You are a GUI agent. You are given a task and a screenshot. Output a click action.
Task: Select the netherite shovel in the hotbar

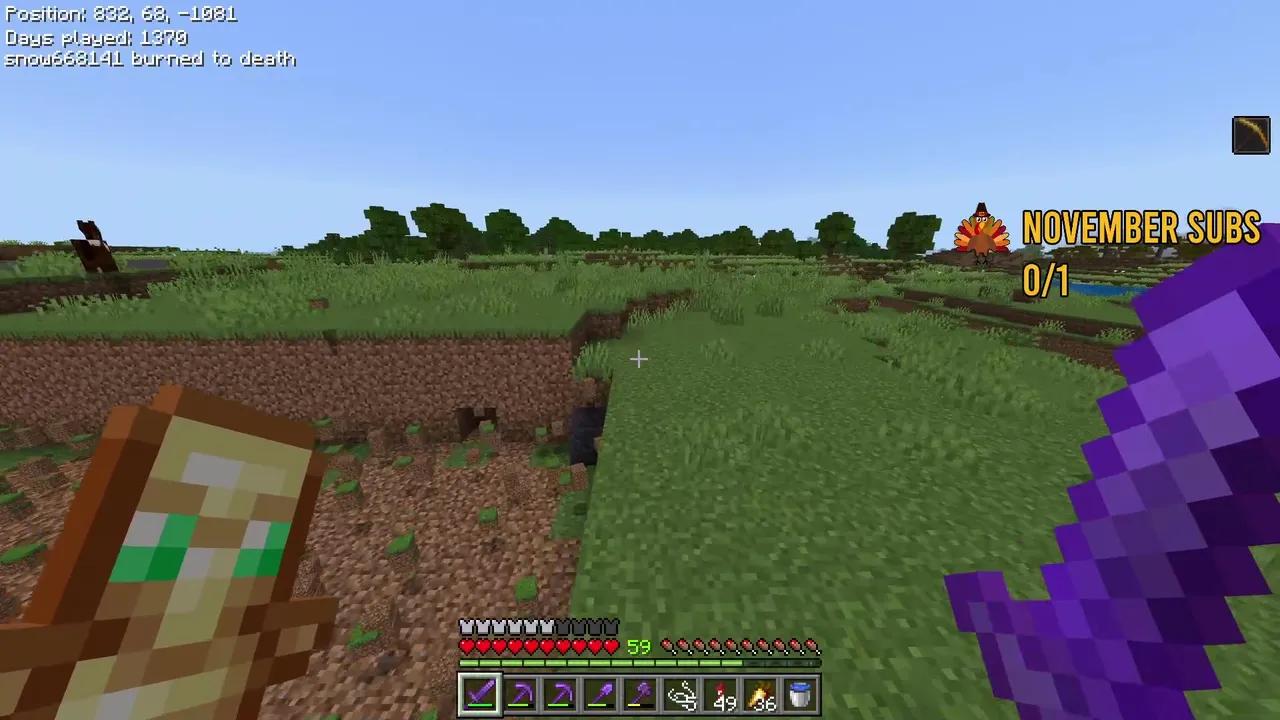(600, 693)
